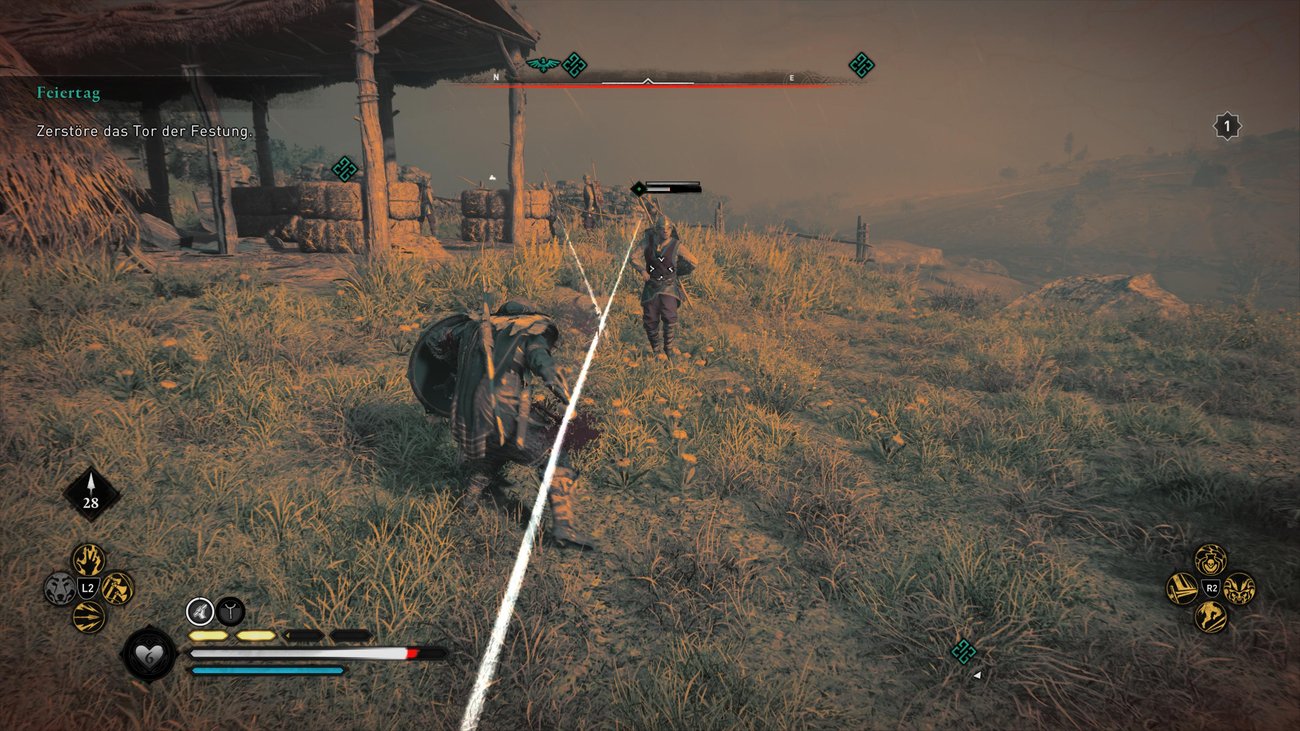Viewport: 1300px width, 731px height.
Task: Trigger the grey wolf head ability
Action: click(60, 588)
